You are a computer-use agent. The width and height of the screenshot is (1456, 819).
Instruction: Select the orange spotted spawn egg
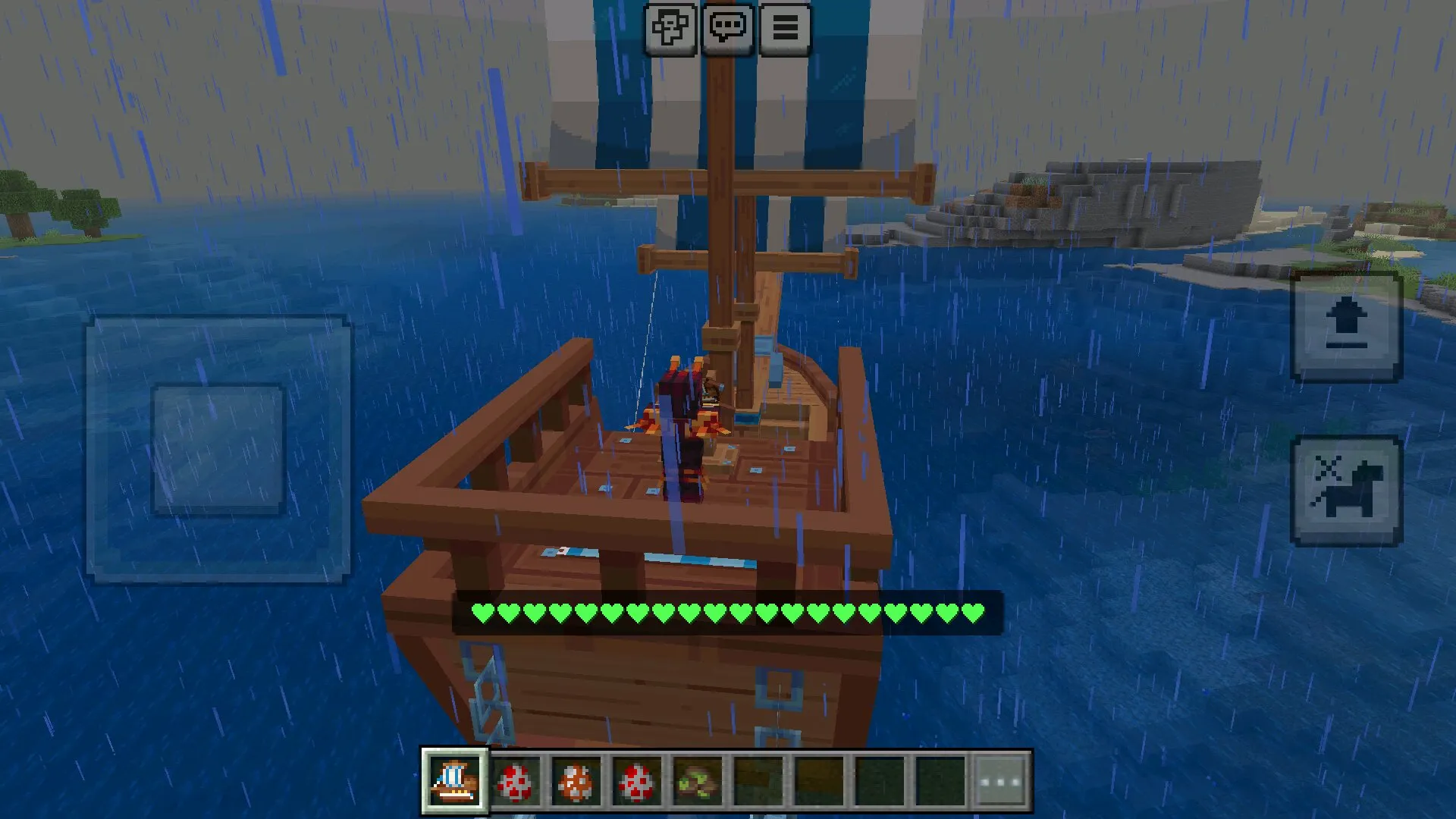[576, 782]
